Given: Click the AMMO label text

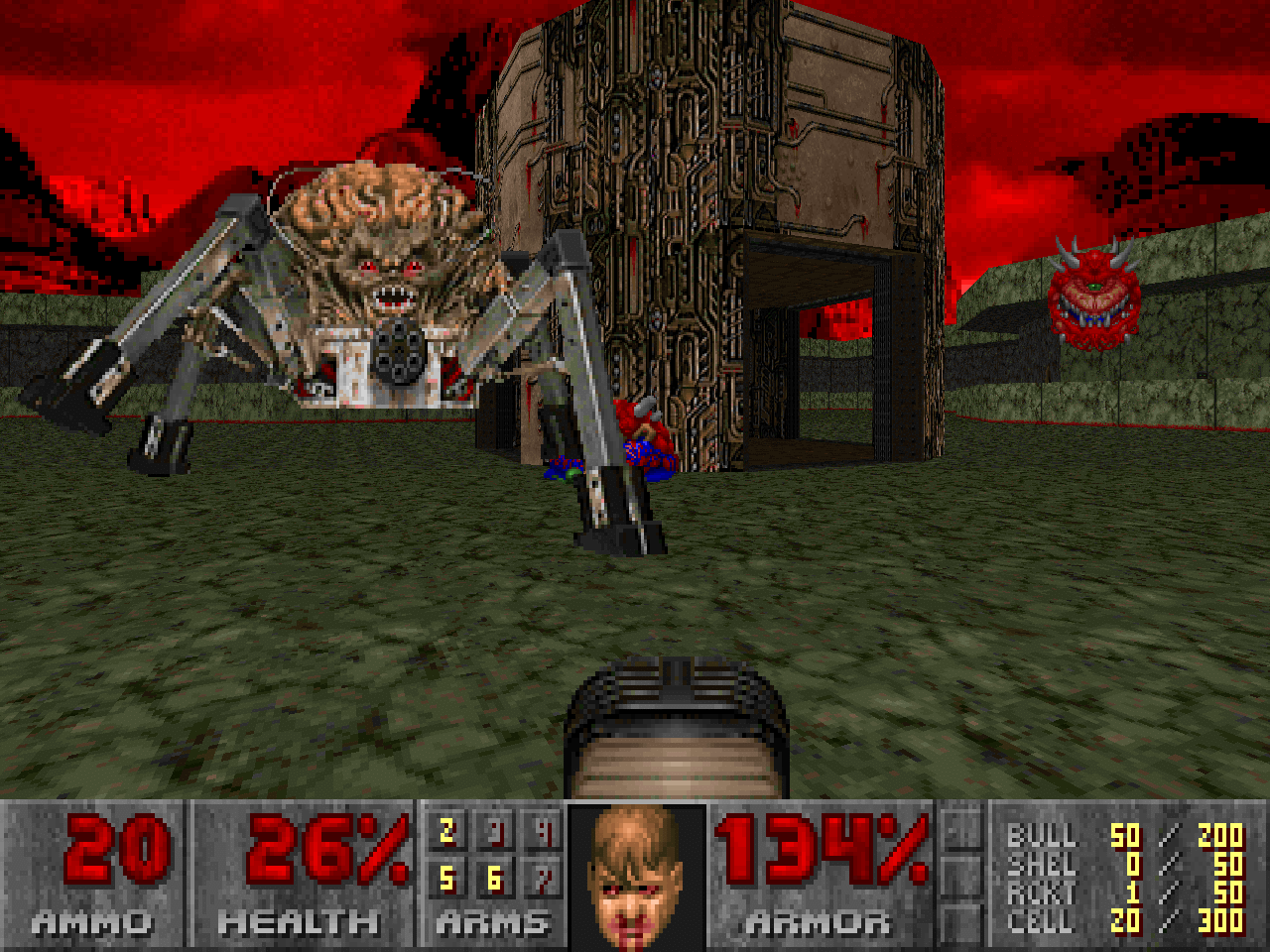Looking at the screenshot, I should click(x=94, y=922).
